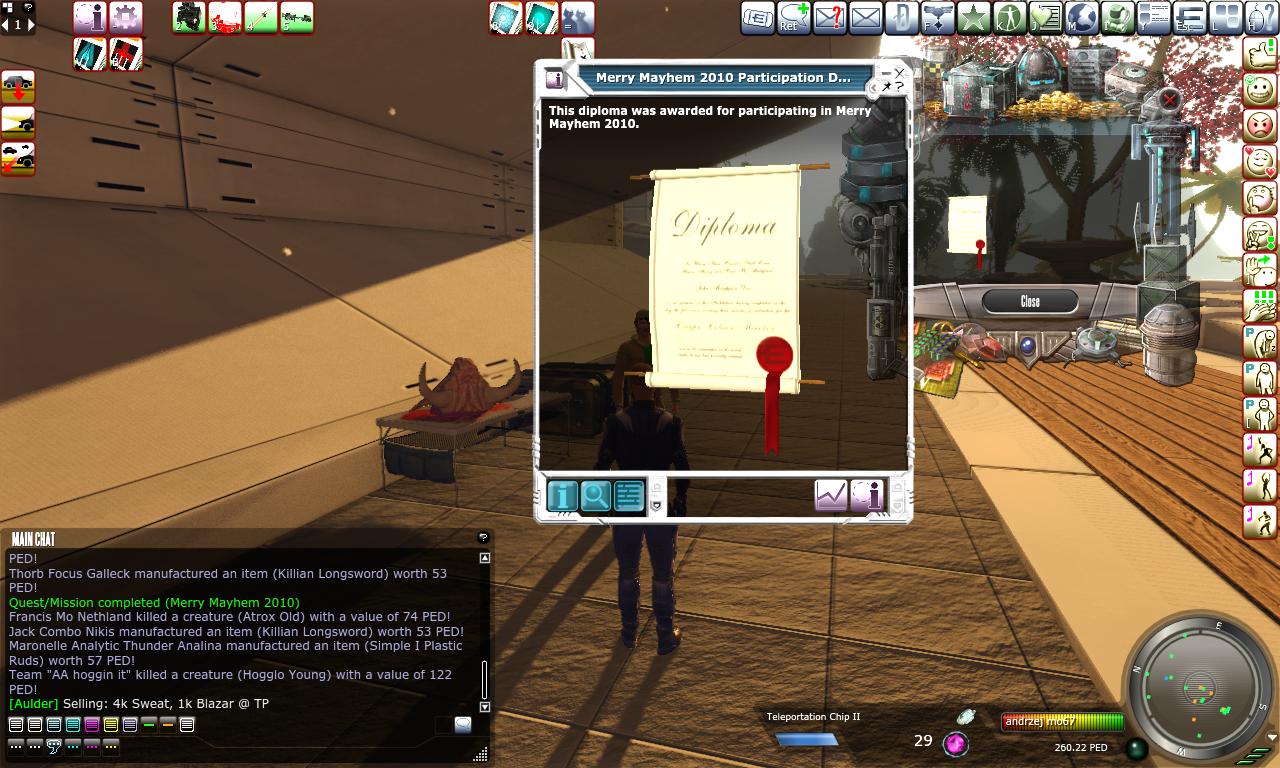Click the red round close button near the storage terminal
This screenshot has height=768, width=1280.
(x=1169, y=99)
